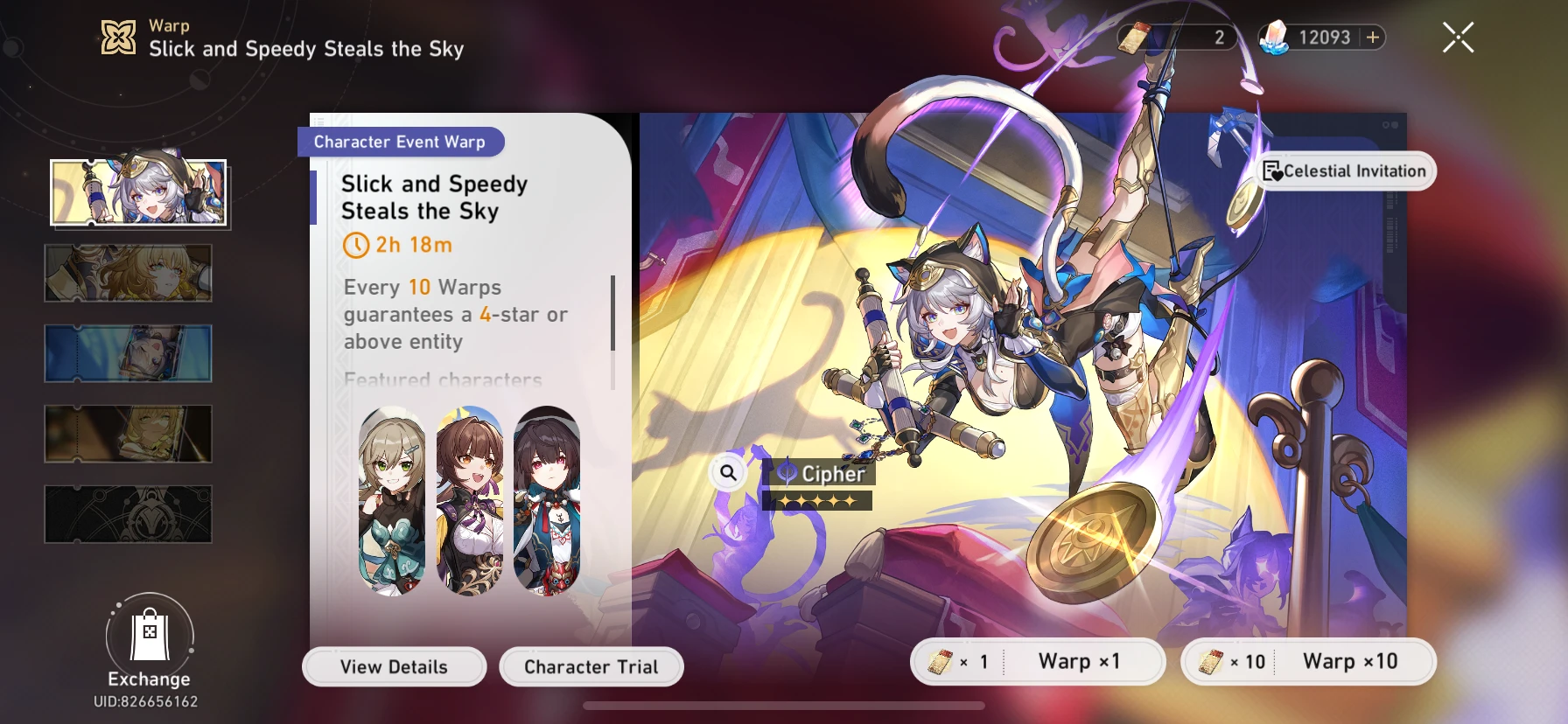Open the blue Light Cone banner tab

pos(128,354)
